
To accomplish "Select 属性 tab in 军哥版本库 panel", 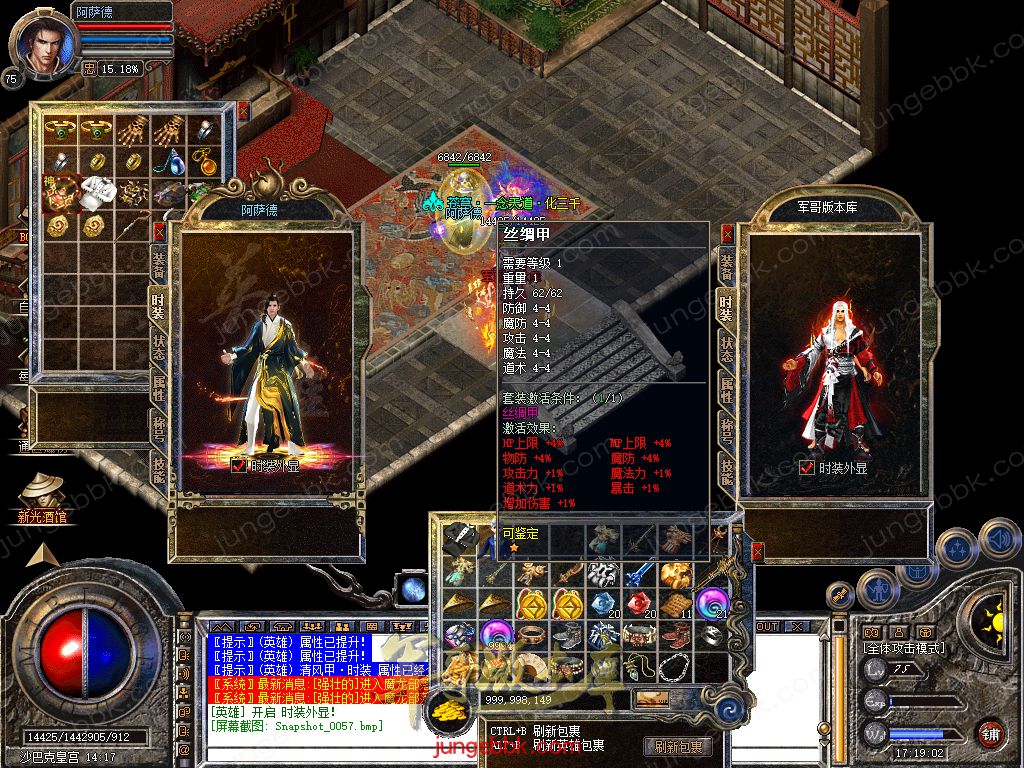I will [x=727, y=390].
